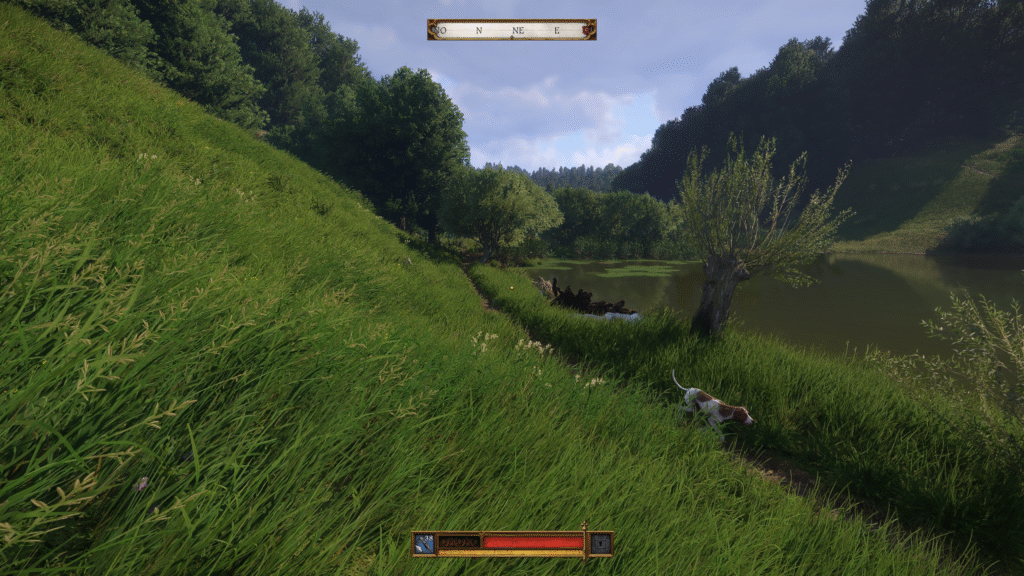Click the dark shield icon beside health bar
The image size is (1024, 576).
point(600,544)
